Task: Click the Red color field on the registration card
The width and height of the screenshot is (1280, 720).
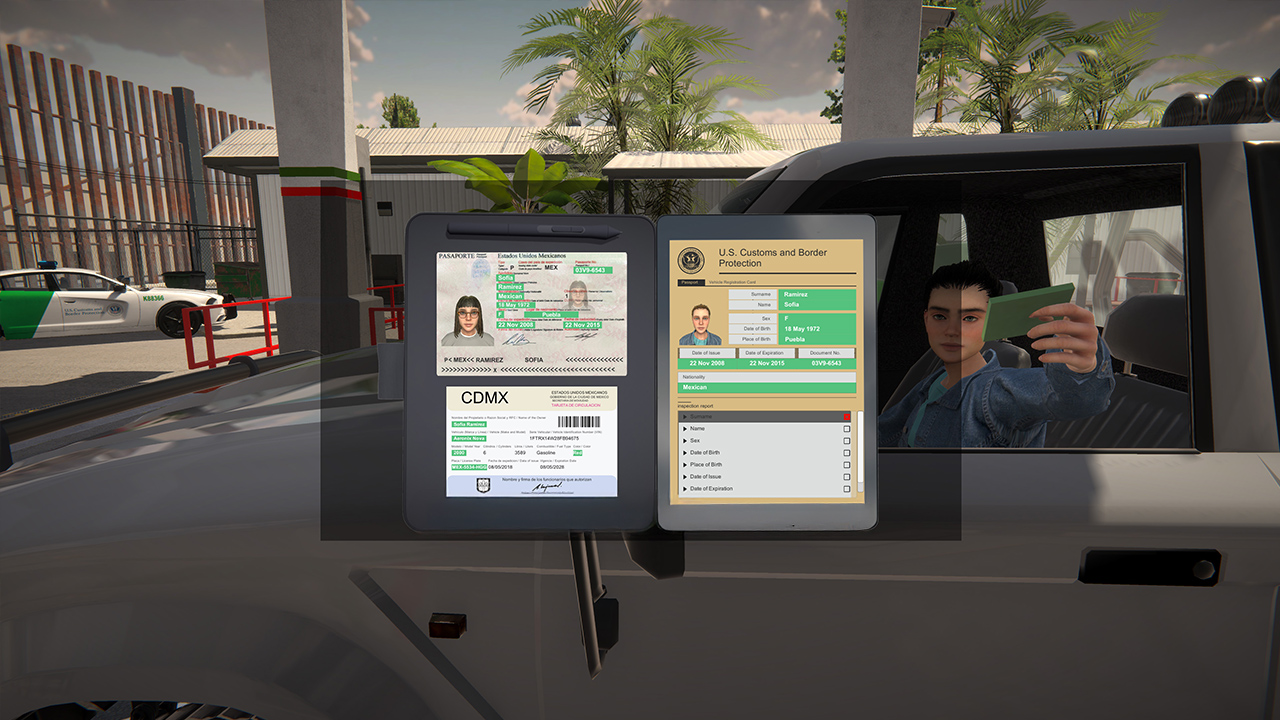Action: click(x=578, y=453)
